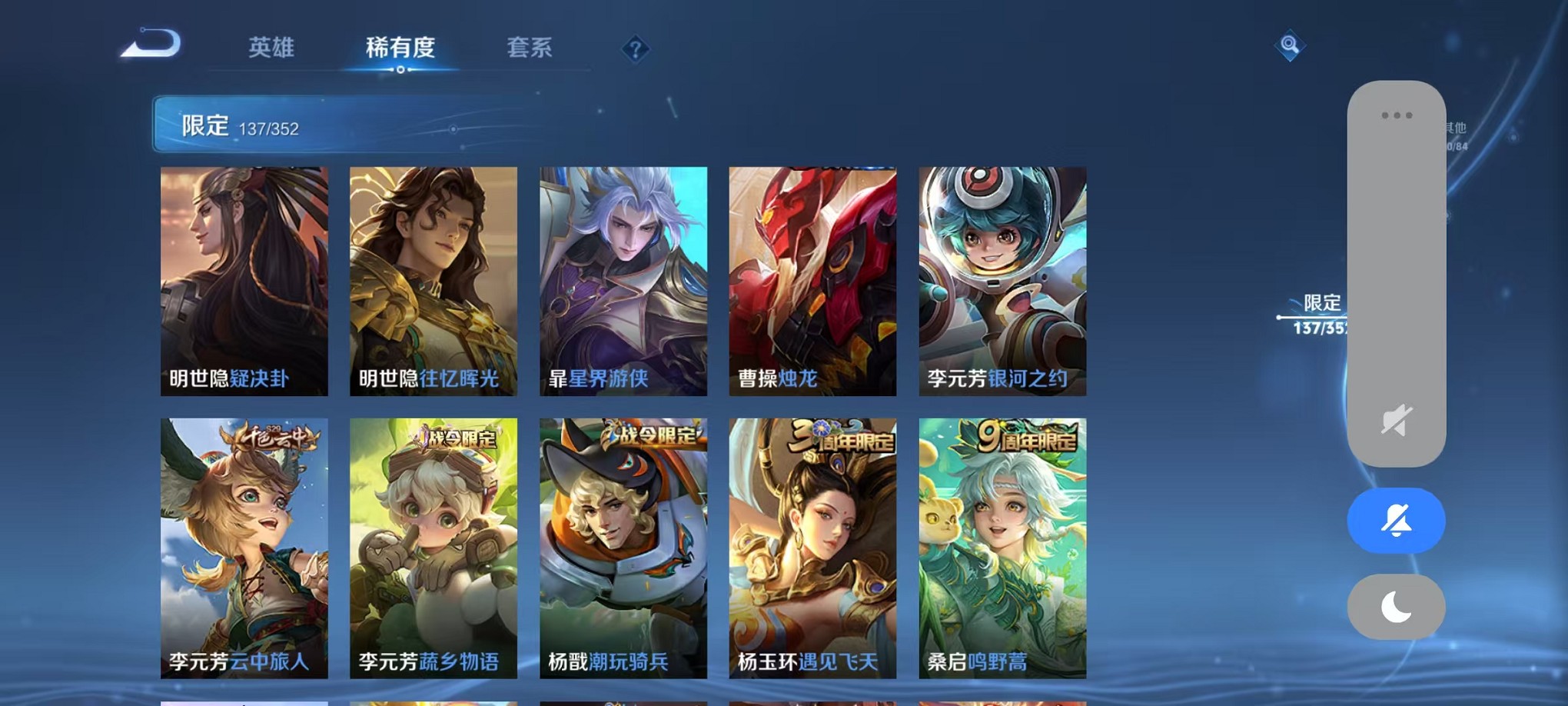Select the 稀有度 tab

tap(399, 48)
